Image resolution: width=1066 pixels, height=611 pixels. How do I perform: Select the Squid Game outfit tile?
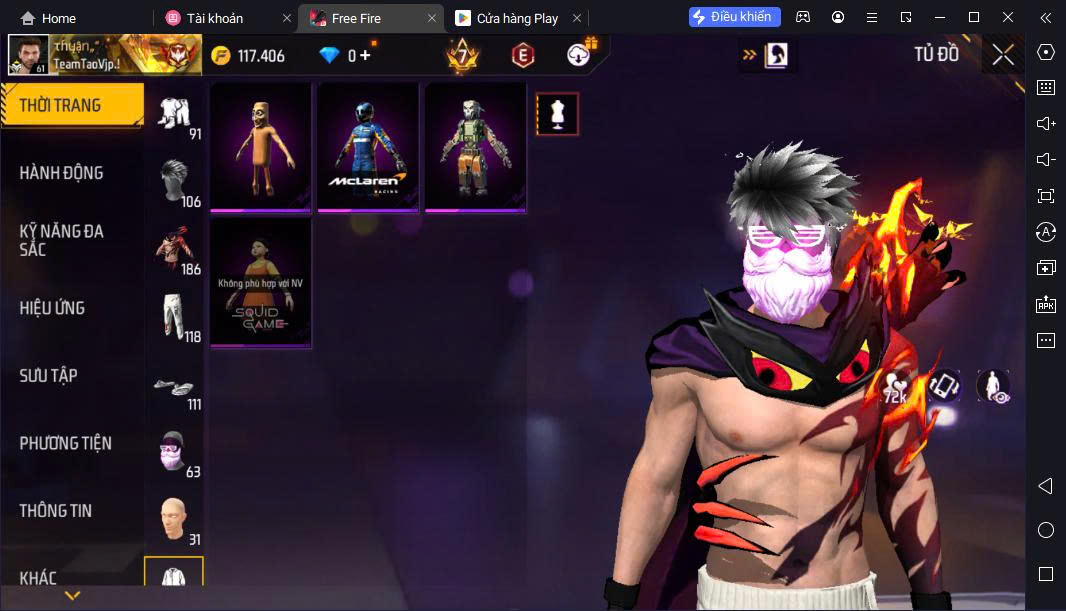pyautogui.click(x=261, y=282)
